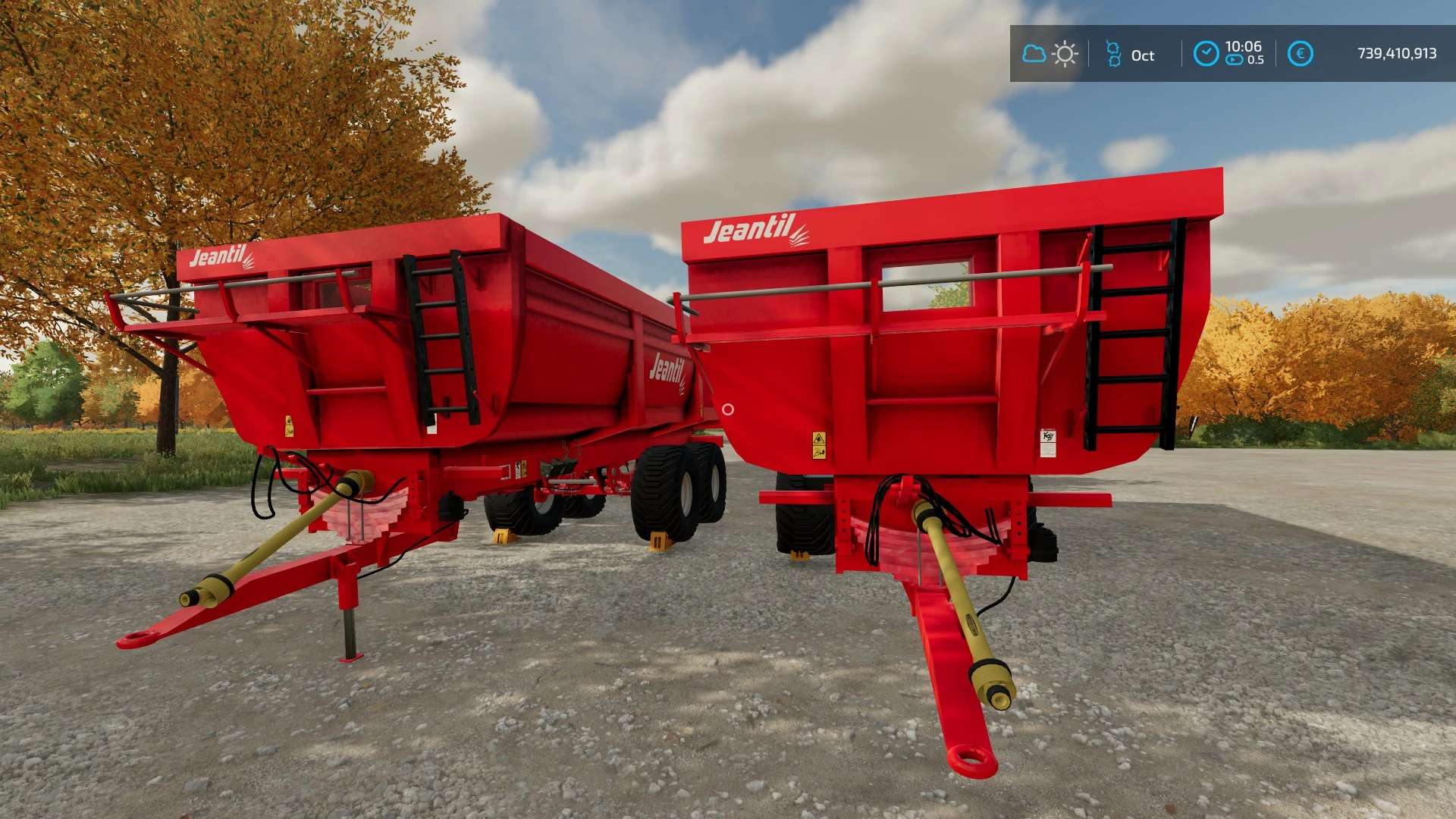Image resolution: width=1456 pixels, height=819 pixels.
Task: Click the euro money icon
Action: click(x=1300, y=54)
